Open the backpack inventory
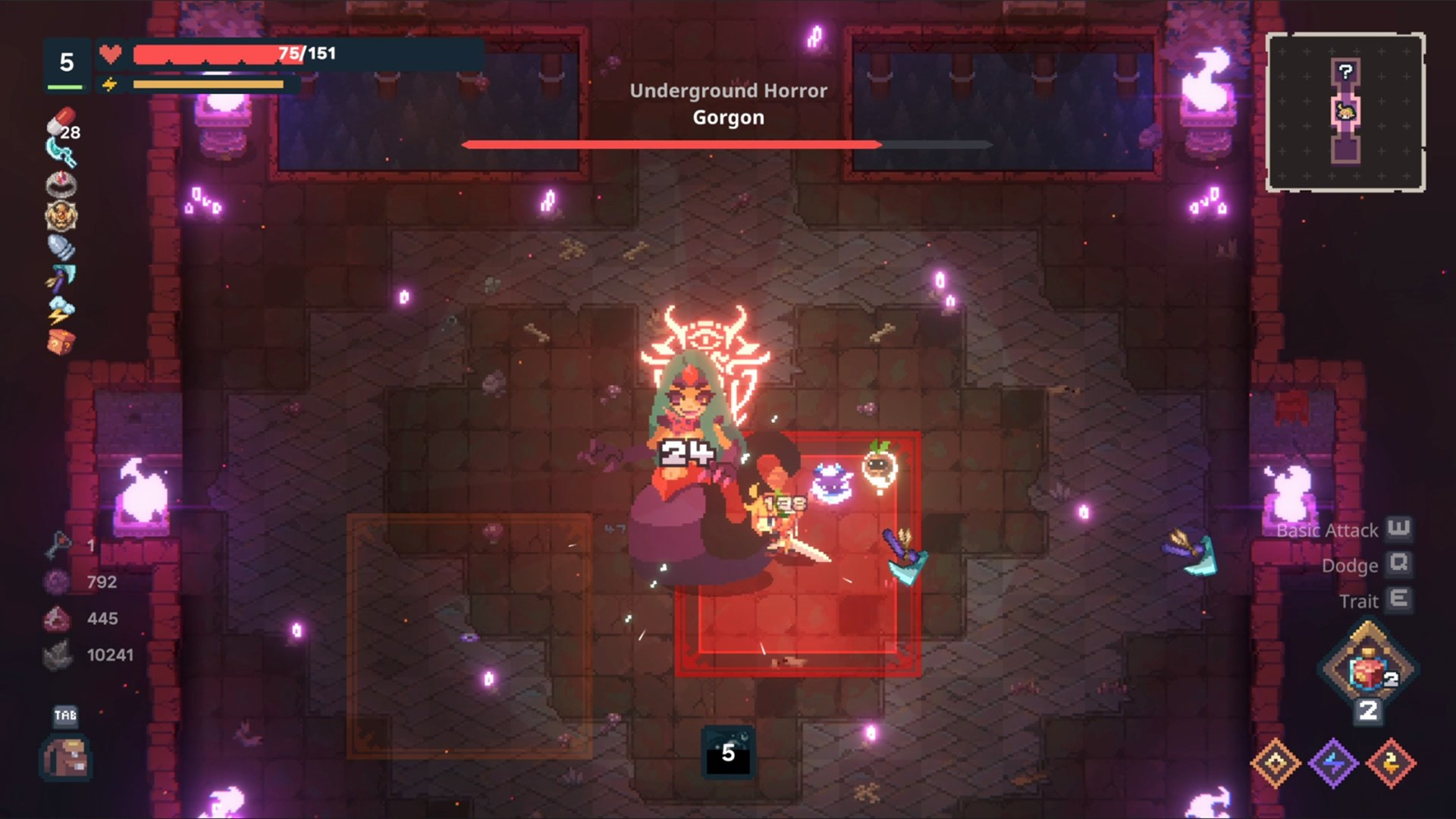 65,758
